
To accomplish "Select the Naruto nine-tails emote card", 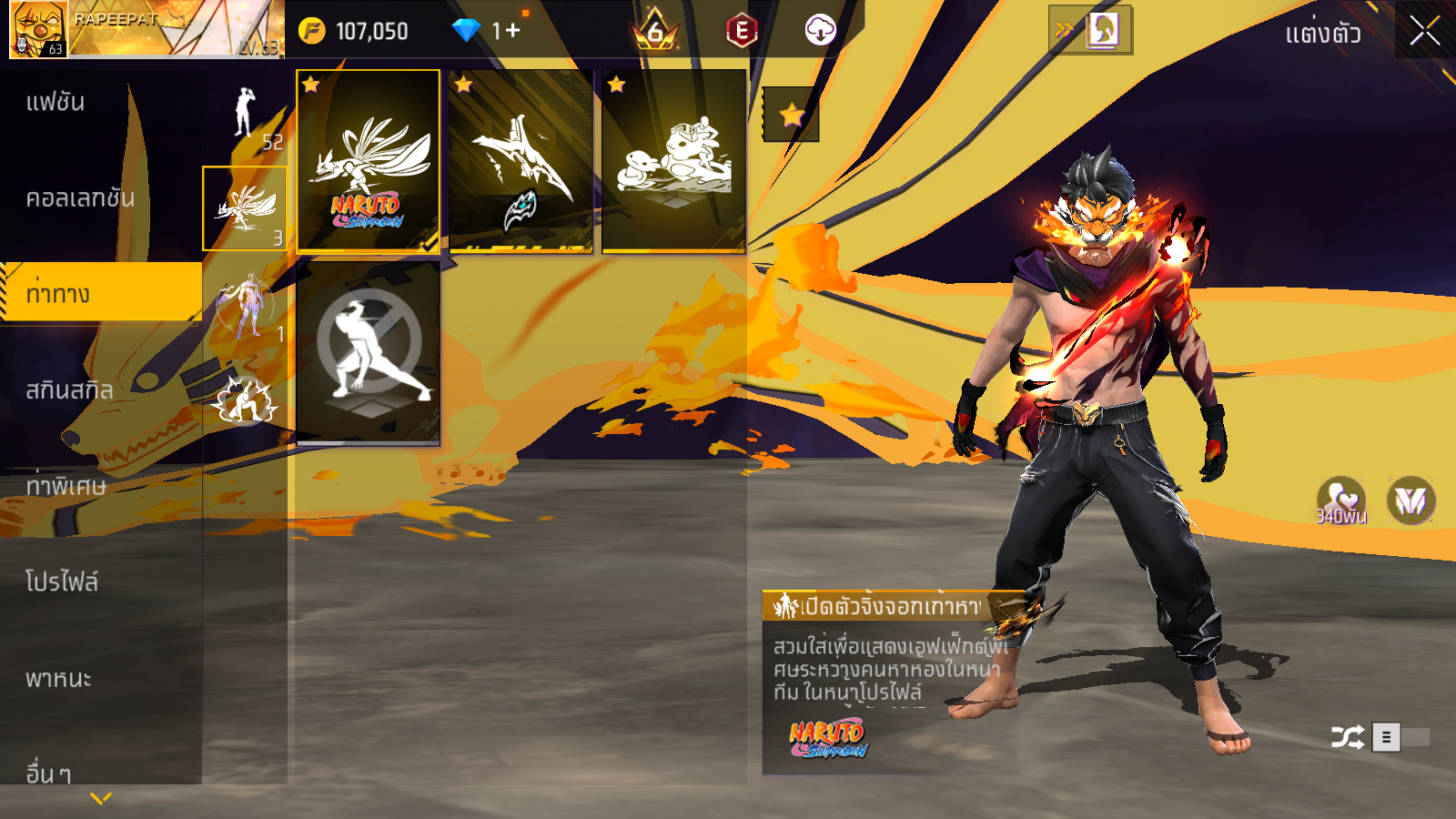I will click(369, 161).
